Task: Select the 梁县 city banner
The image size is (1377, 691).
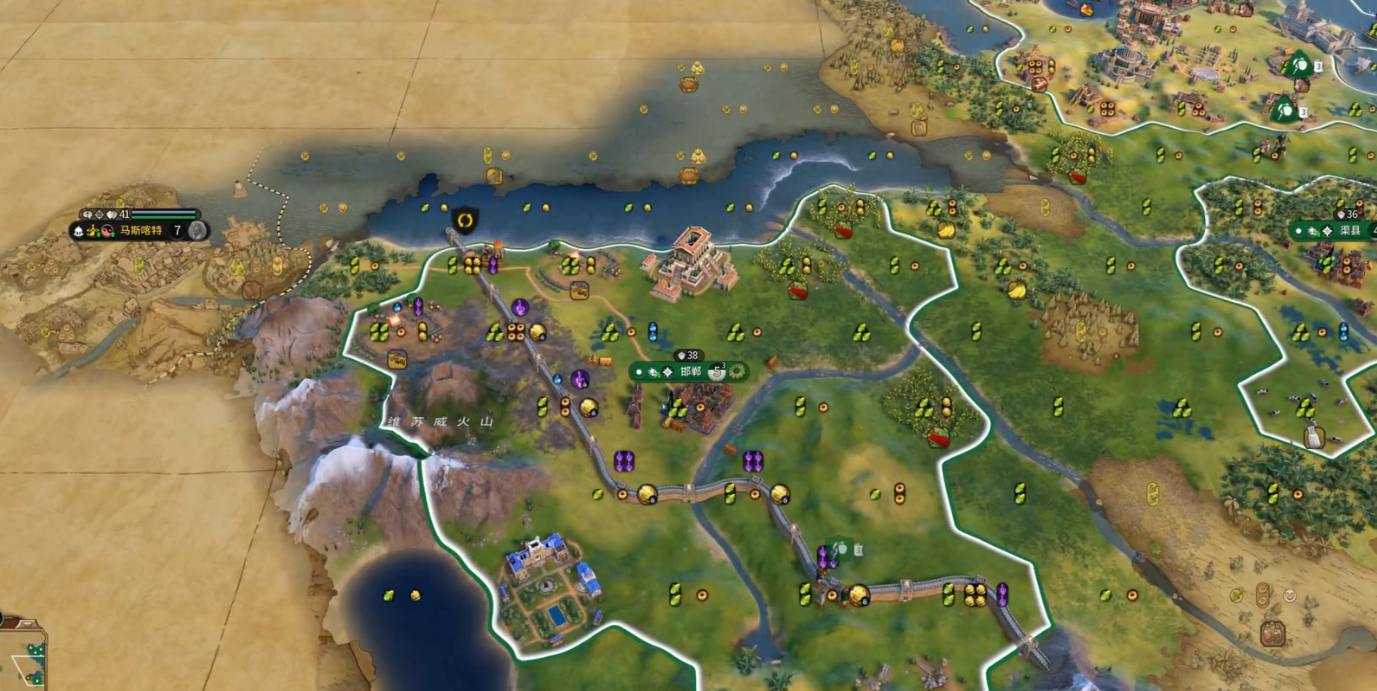Action: click(1350, 230)
